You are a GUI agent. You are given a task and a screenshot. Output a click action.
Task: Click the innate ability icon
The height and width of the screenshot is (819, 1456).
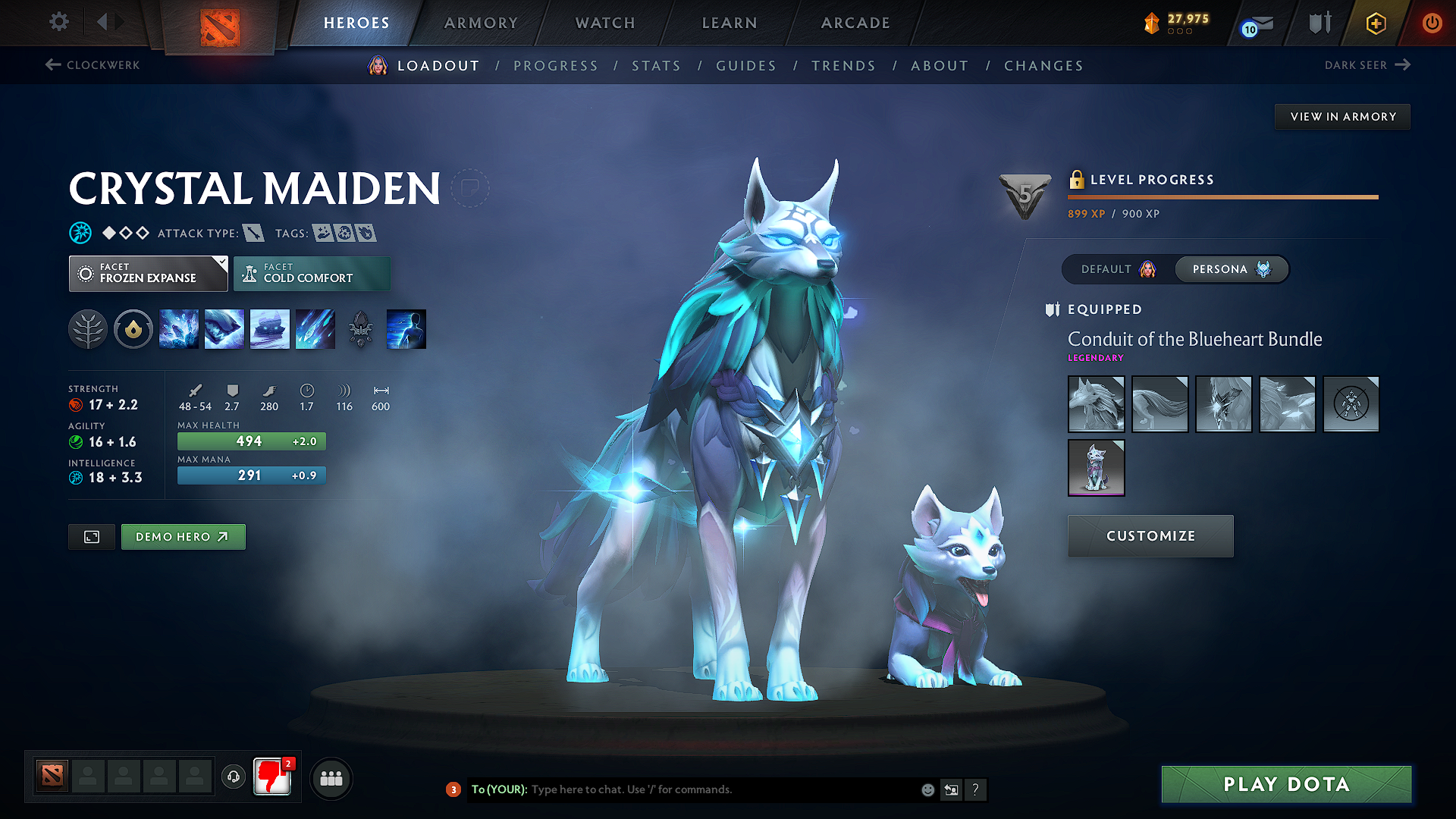click(x=133, y=328)
